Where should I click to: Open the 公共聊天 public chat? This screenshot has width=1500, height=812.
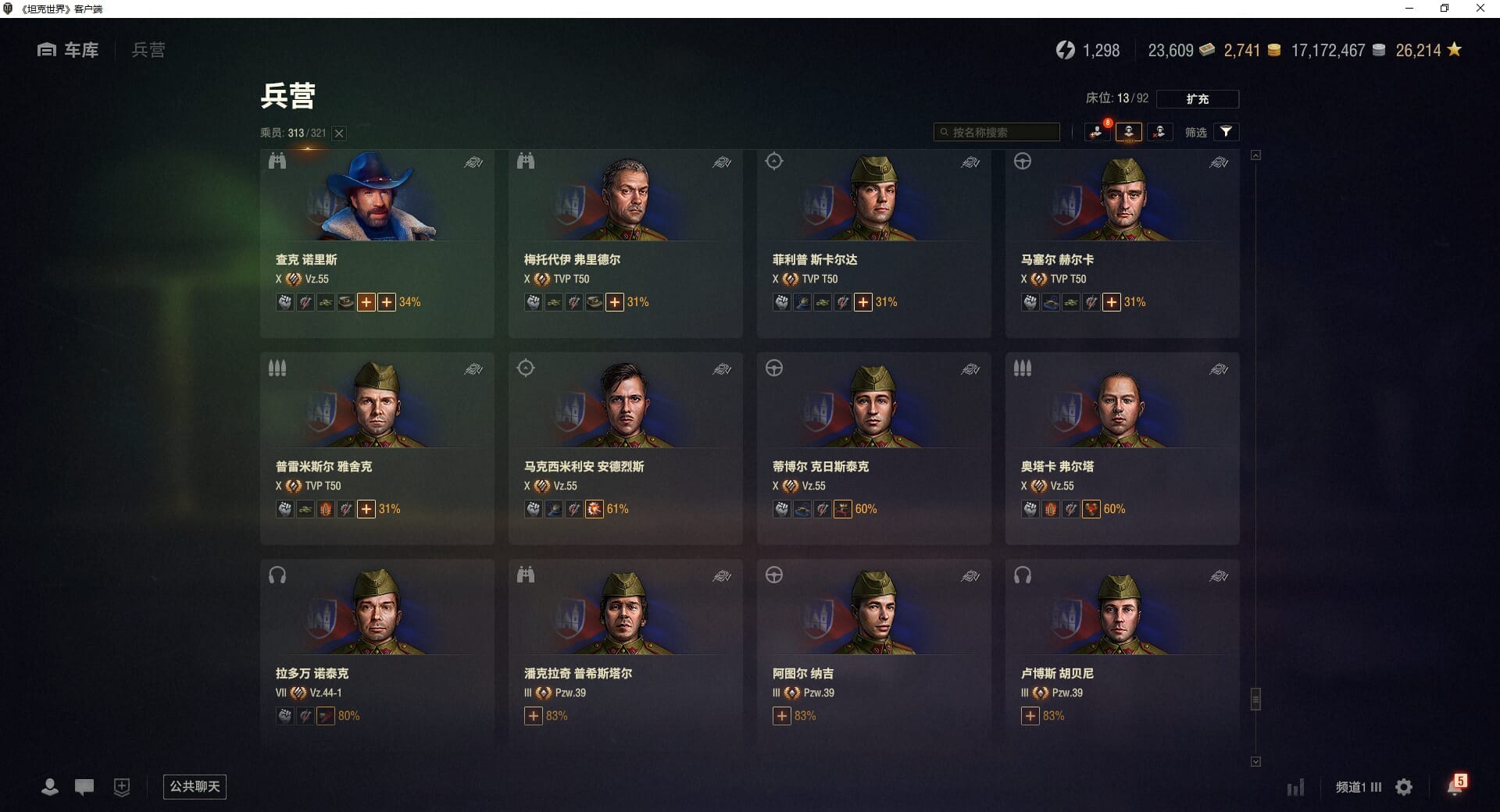[x=195, y=786]
